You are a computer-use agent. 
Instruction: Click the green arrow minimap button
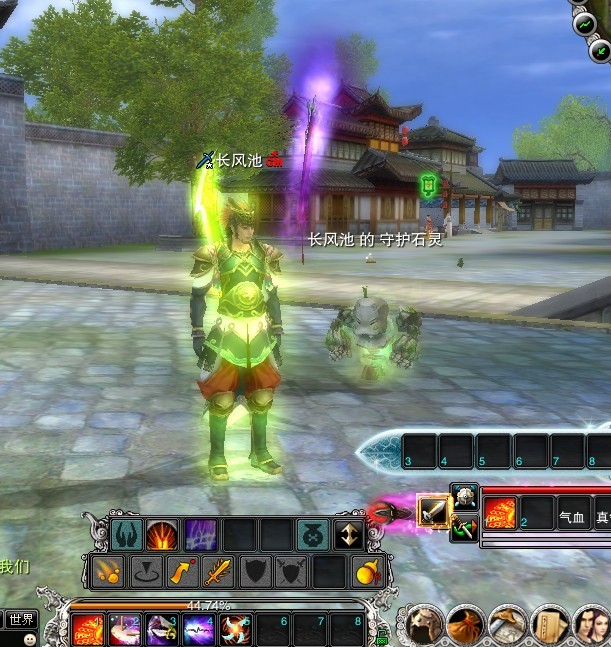coord(600,52)
